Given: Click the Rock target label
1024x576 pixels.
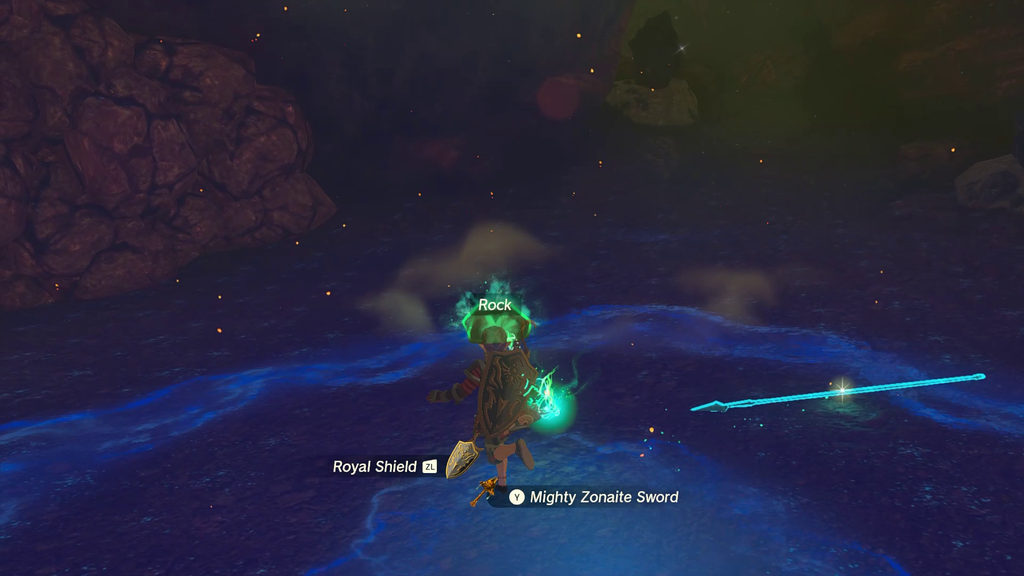Looking at the screenshot, I should coord(495,305).
